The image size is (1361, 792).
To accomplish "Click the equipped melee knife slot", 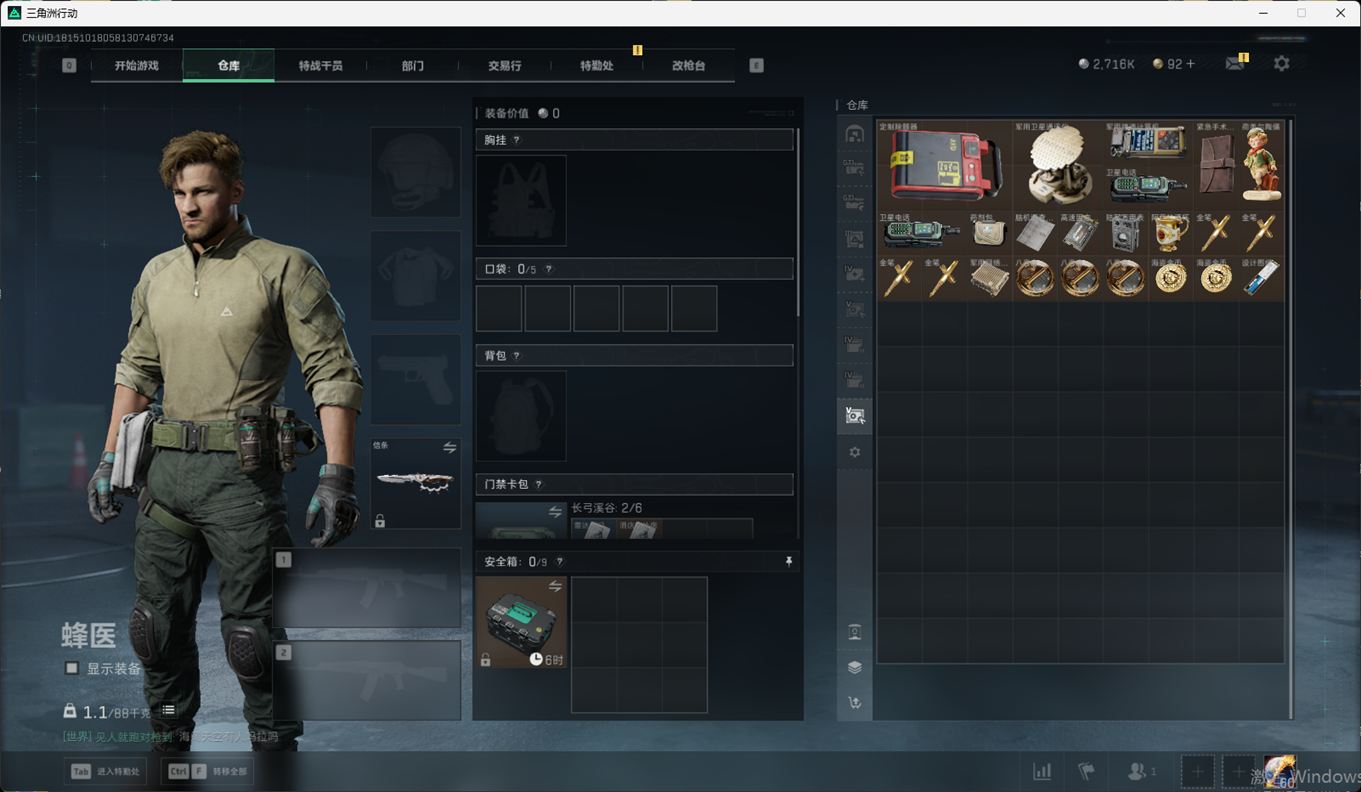I will point(415,483).
